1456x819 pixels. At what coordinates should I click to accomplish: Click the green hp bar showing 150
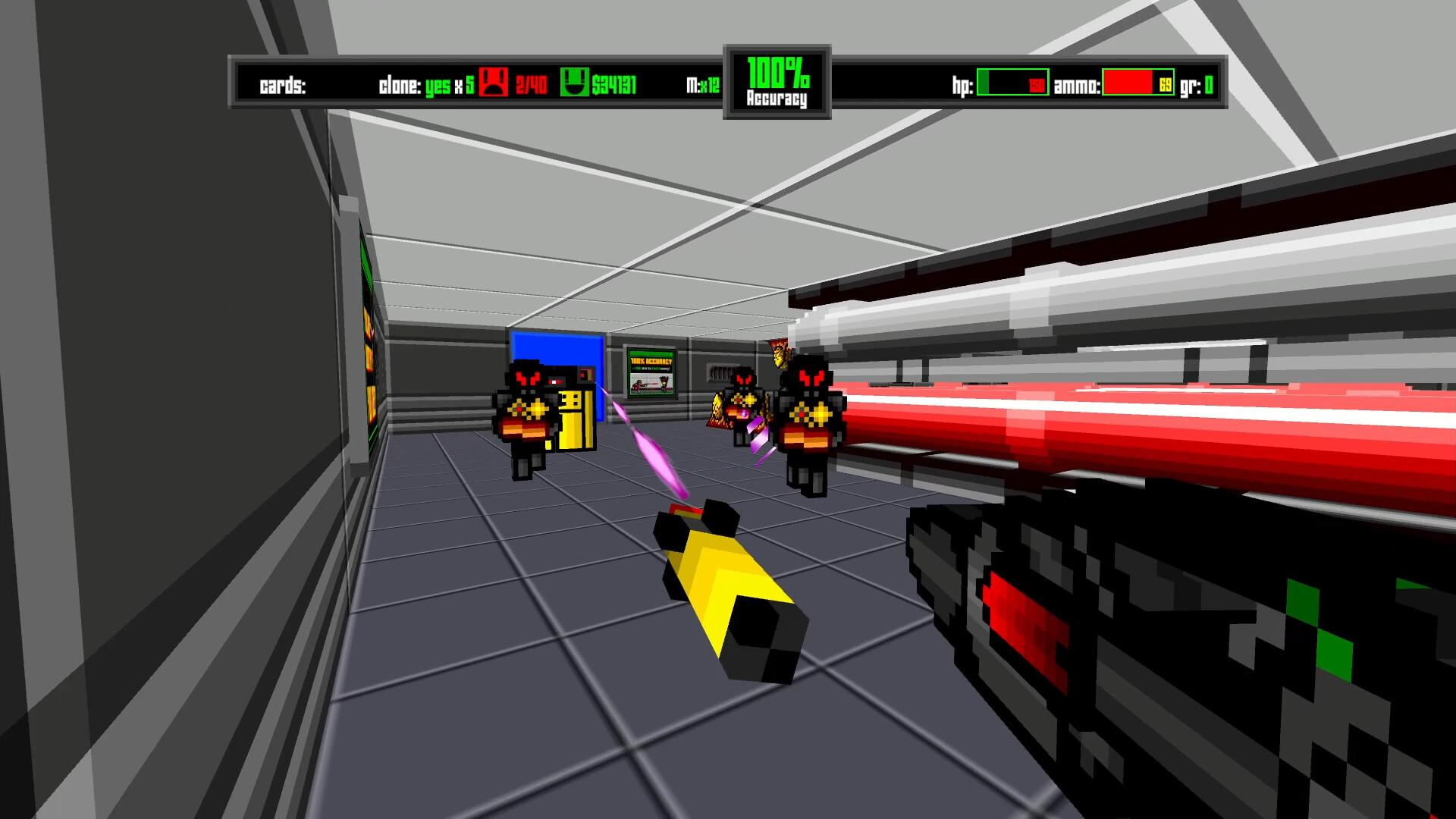pos(1012,85)
